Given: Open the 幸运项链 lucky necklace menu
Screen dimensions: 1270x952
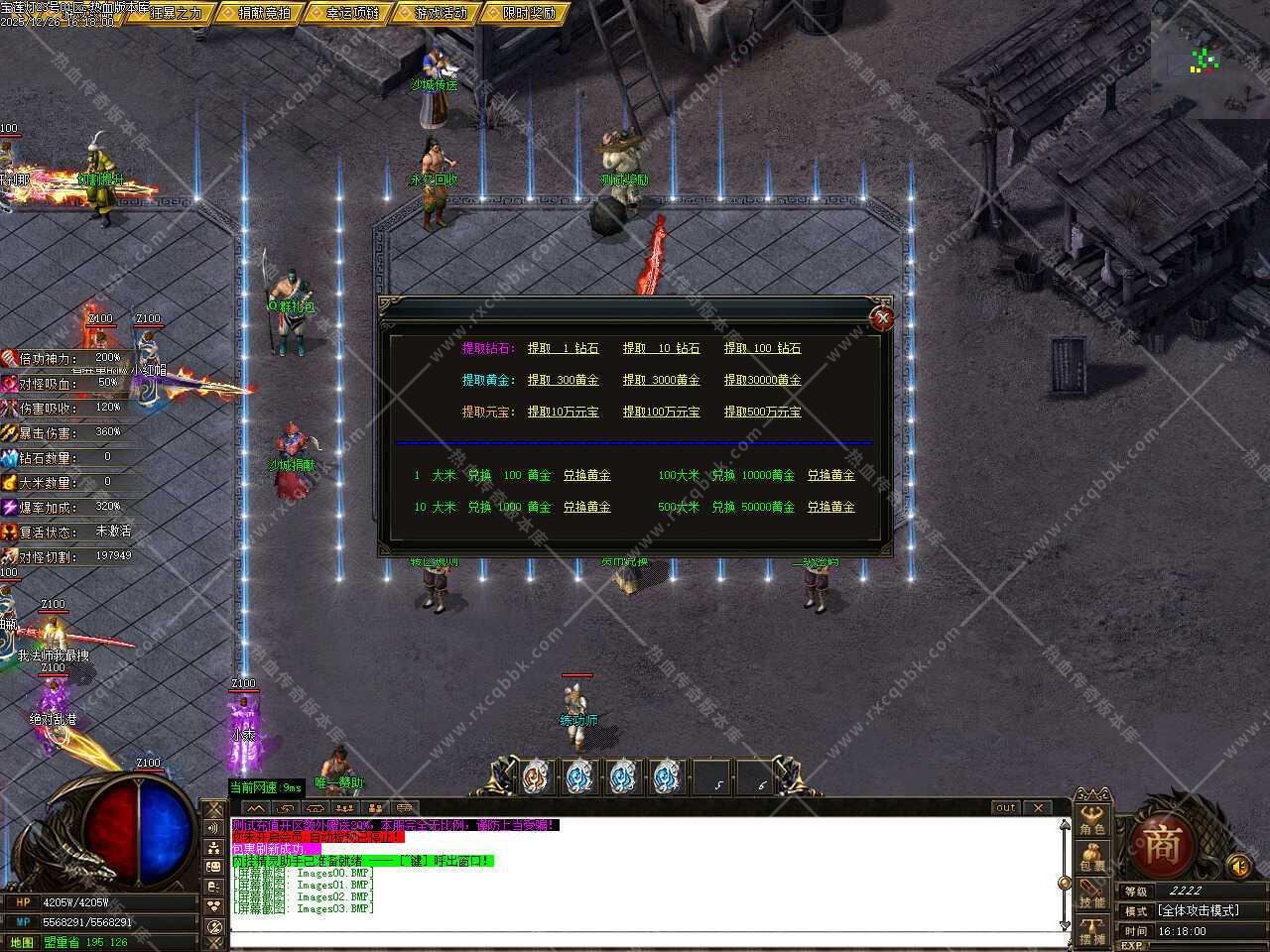Looking at the screenshot, I should [347, 13].
